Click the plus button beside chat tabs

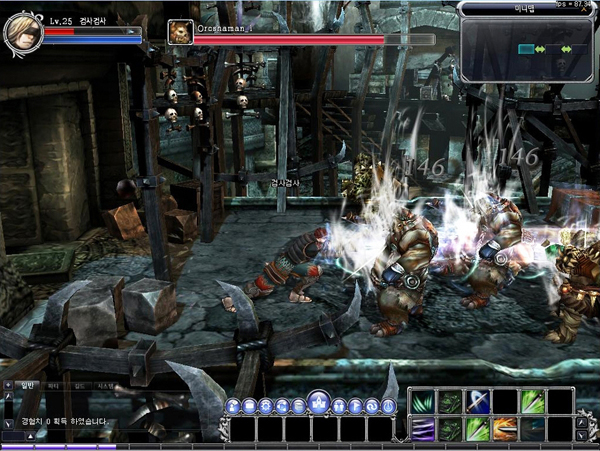pos(8,383)
